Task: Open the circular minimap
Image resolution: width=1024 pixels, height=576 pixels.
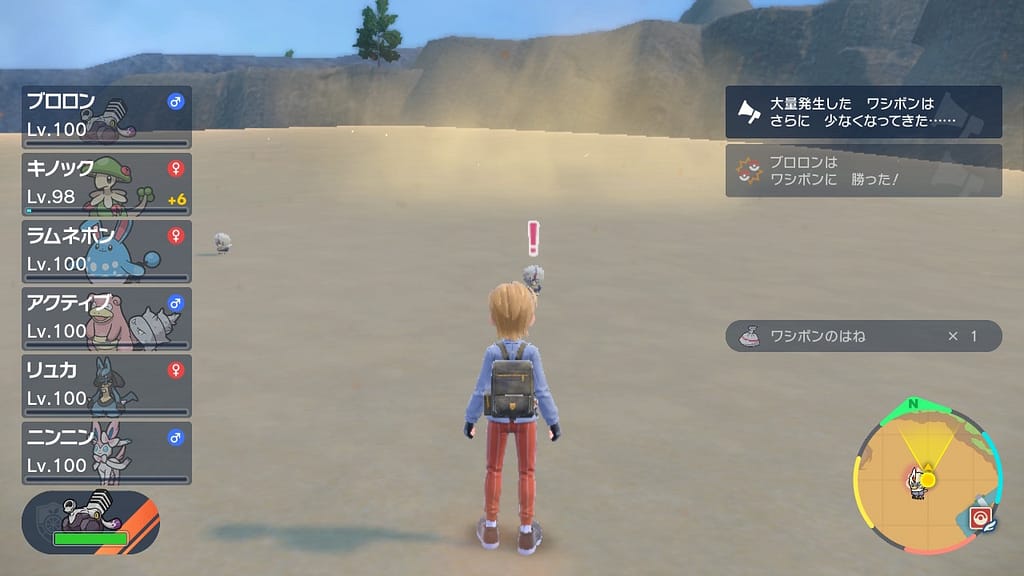Action: point(926,480)
